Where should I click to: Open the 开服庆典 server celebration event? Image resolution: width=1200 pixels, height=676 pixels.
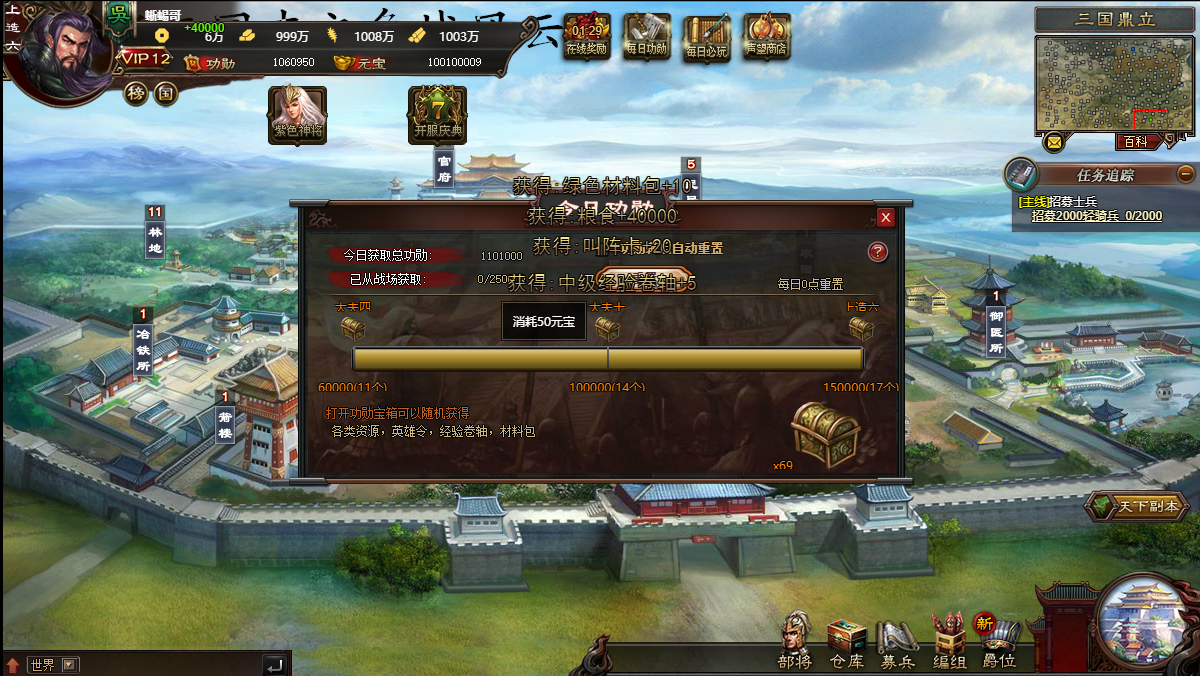438,113
